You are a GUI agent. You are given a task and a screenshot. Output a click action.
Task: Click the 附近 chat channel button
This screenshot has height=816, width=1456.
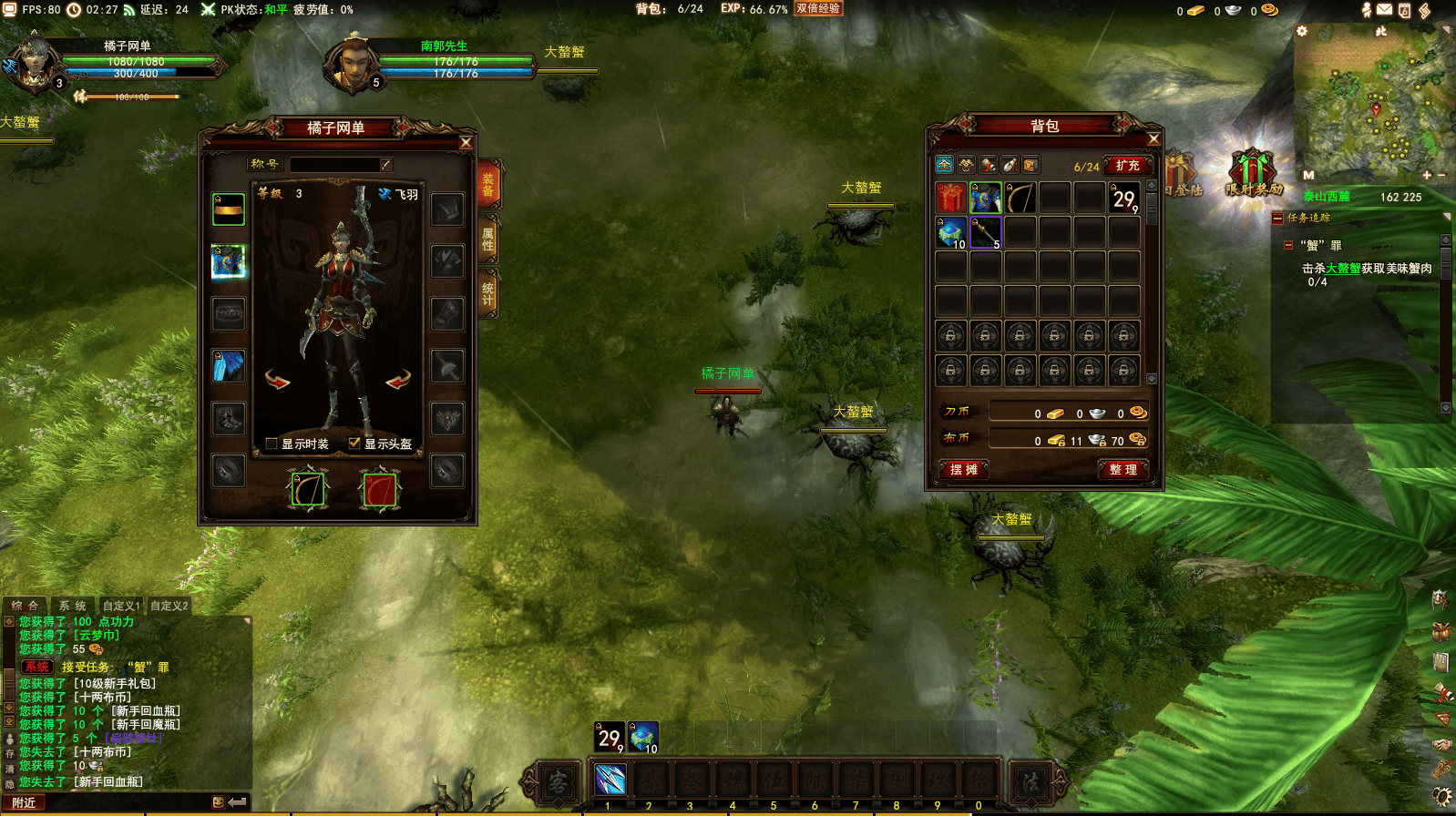pyautogui.click(x=24, y=802)
